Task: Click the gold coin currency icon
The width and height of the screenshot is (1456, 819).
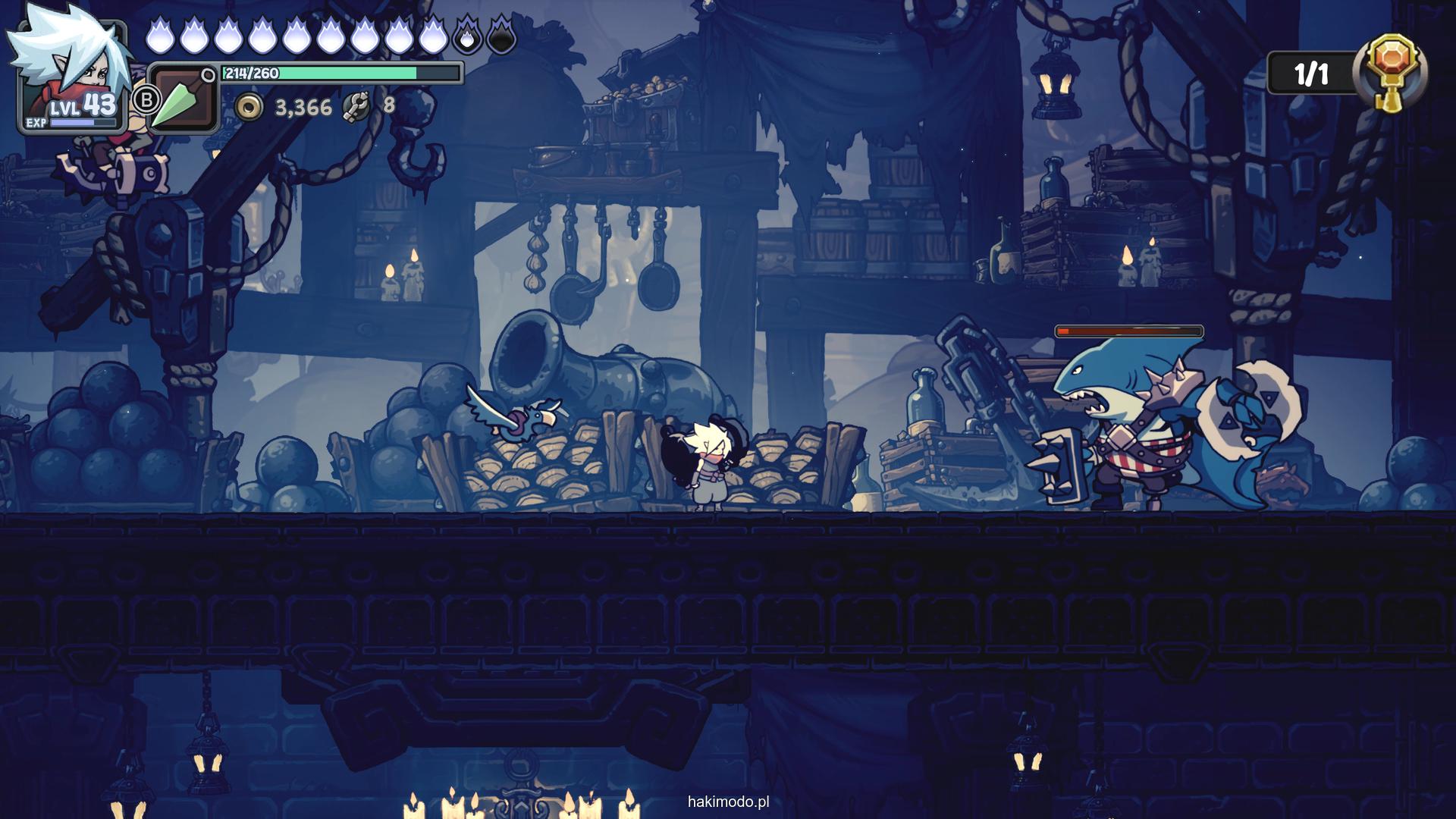Action: 248,108
